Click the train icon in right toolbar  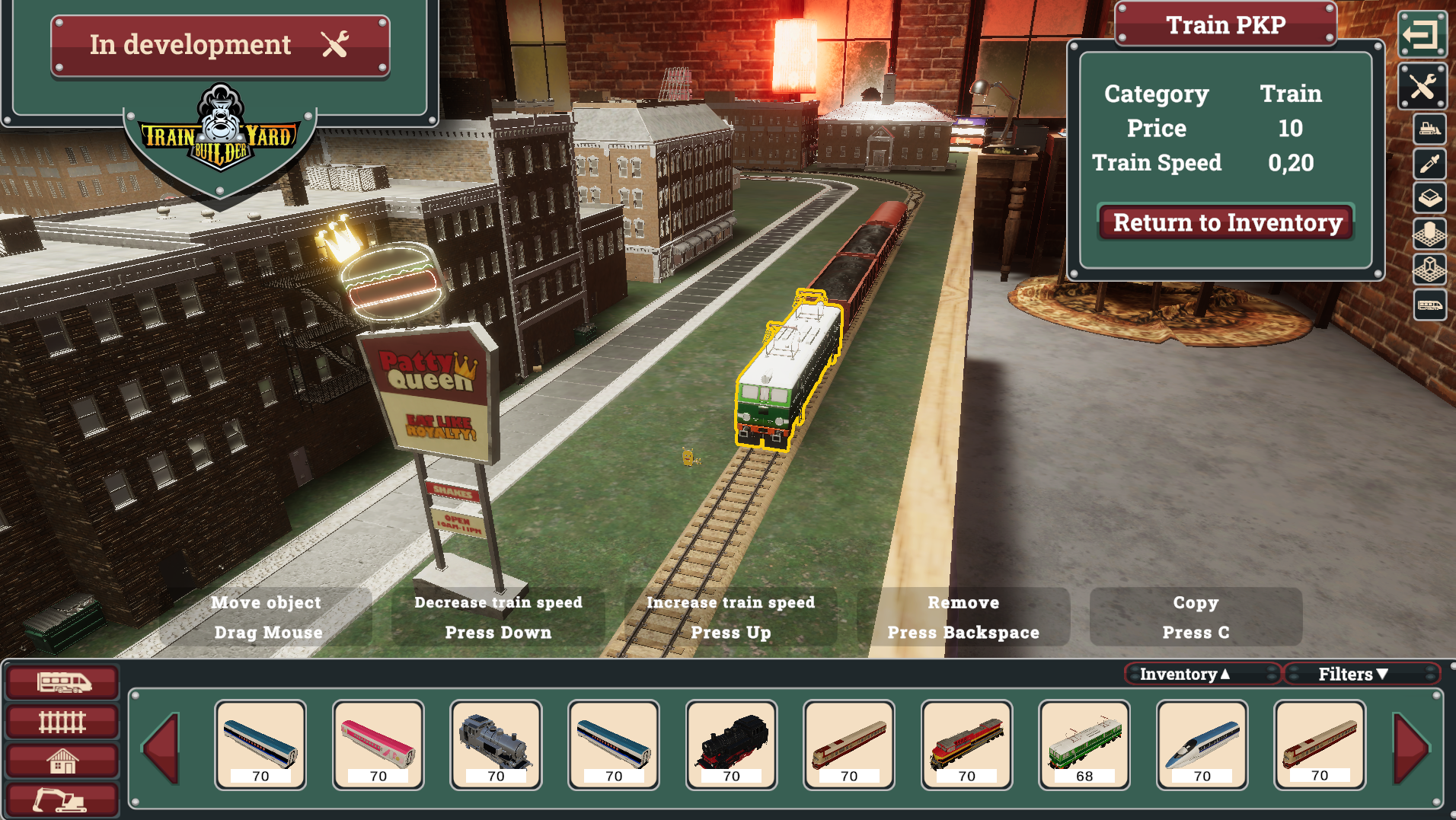pos(1429,306)
